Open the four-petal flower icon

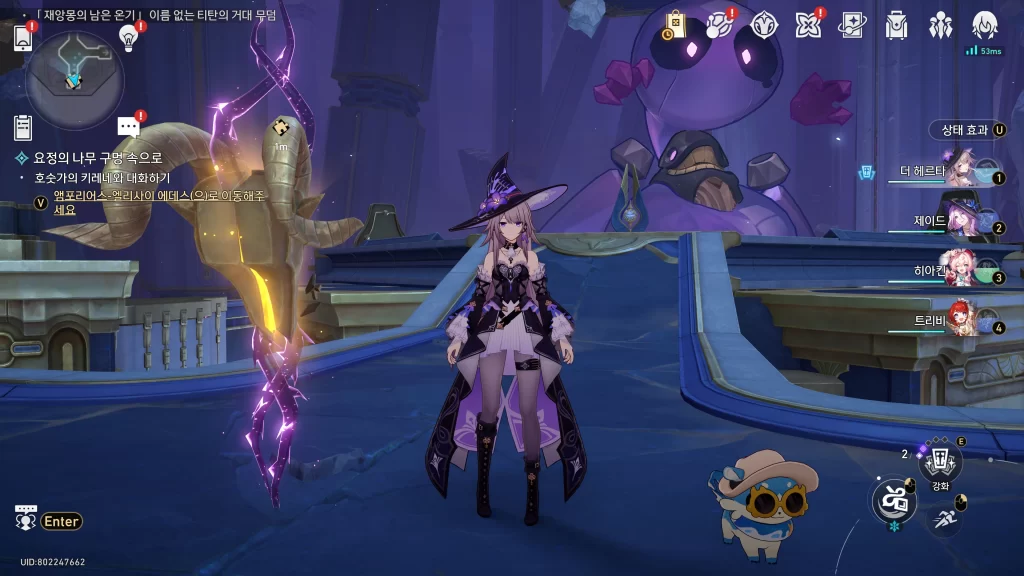pos(808,25)
